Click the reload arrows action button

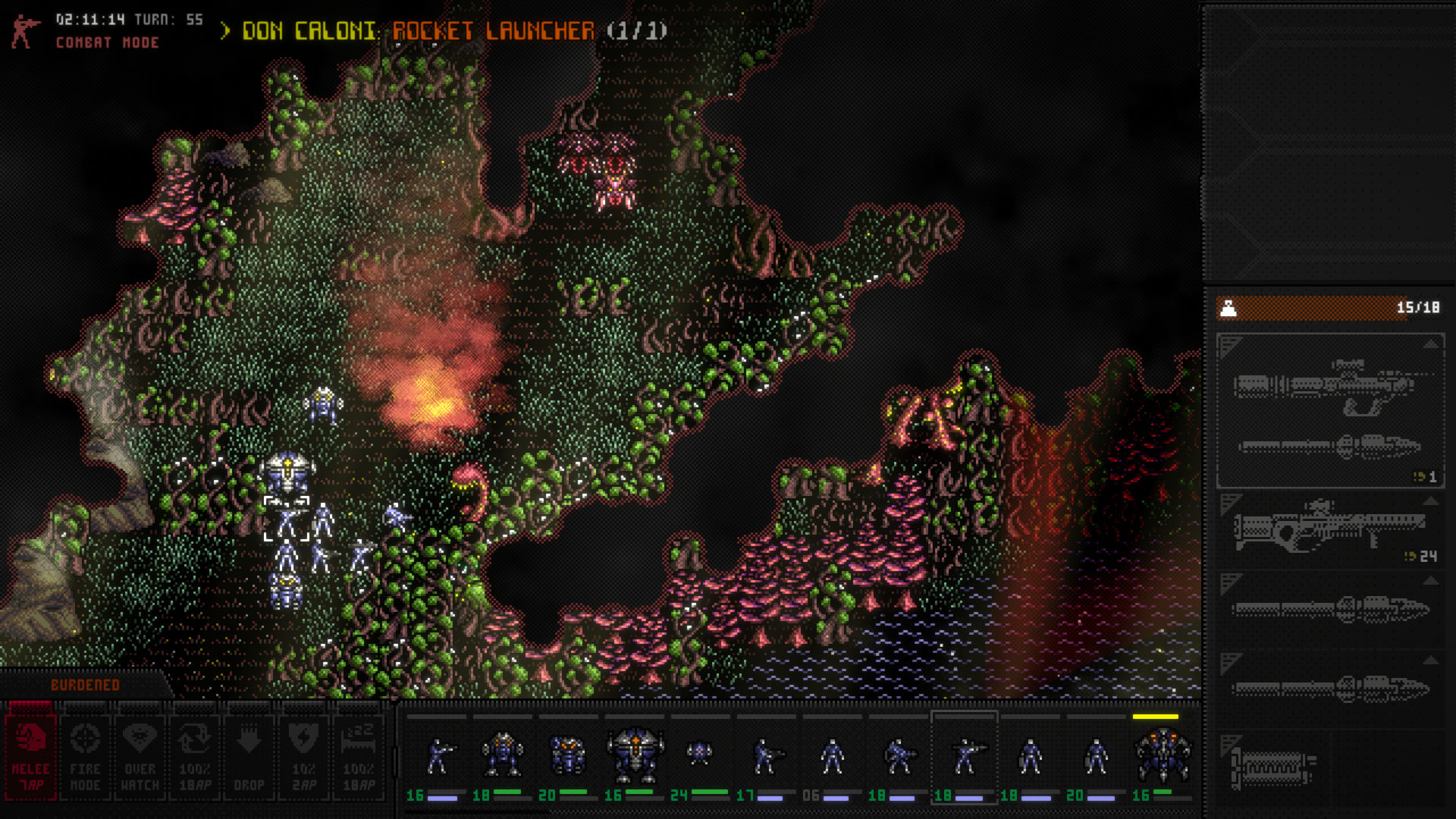click(194, 757)
